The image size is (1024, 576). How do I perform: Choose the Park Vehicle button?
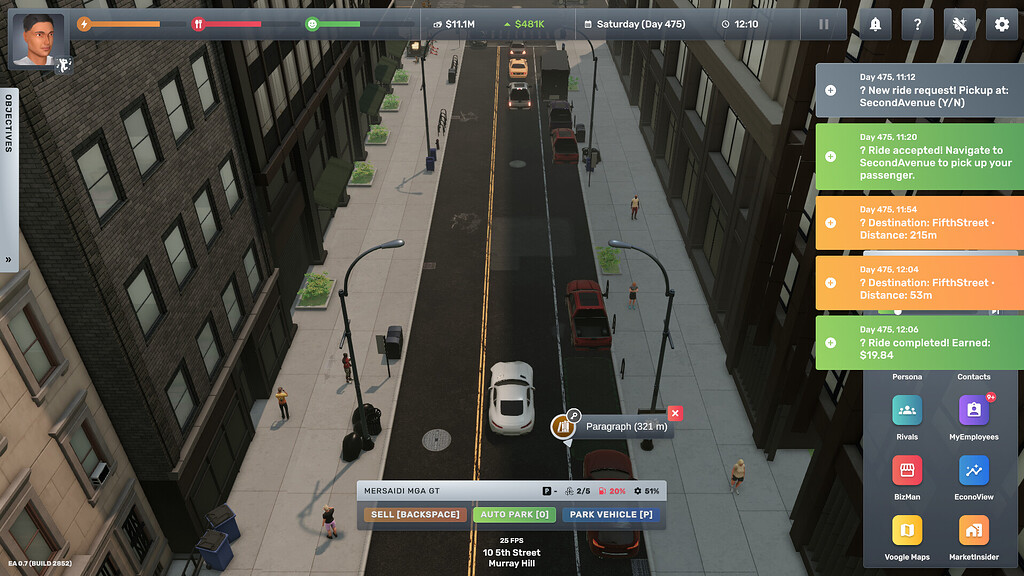point(610,514)
